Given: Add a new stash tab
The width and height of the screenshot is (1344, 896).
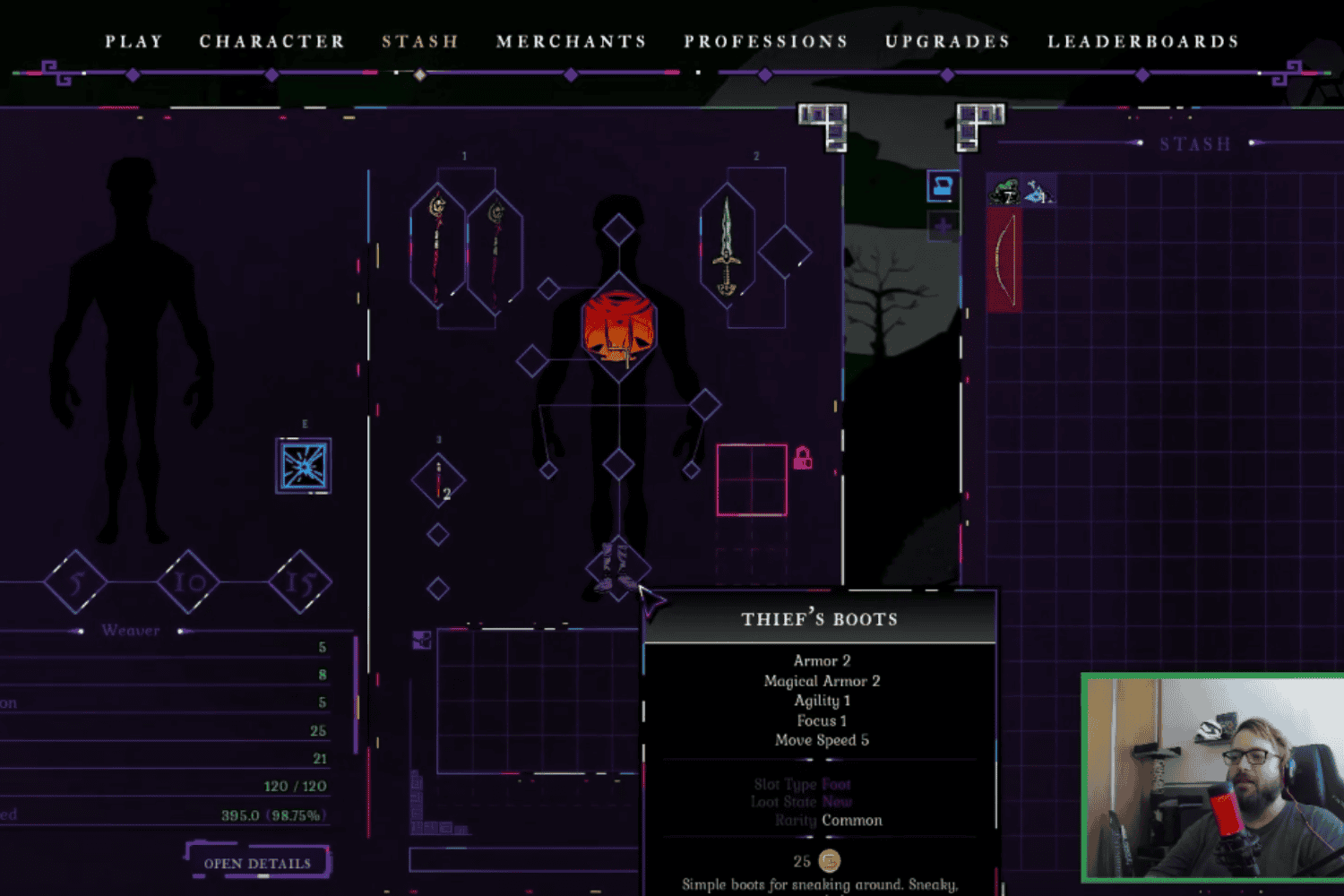Looking at the screenshot, I should (942, 227).
